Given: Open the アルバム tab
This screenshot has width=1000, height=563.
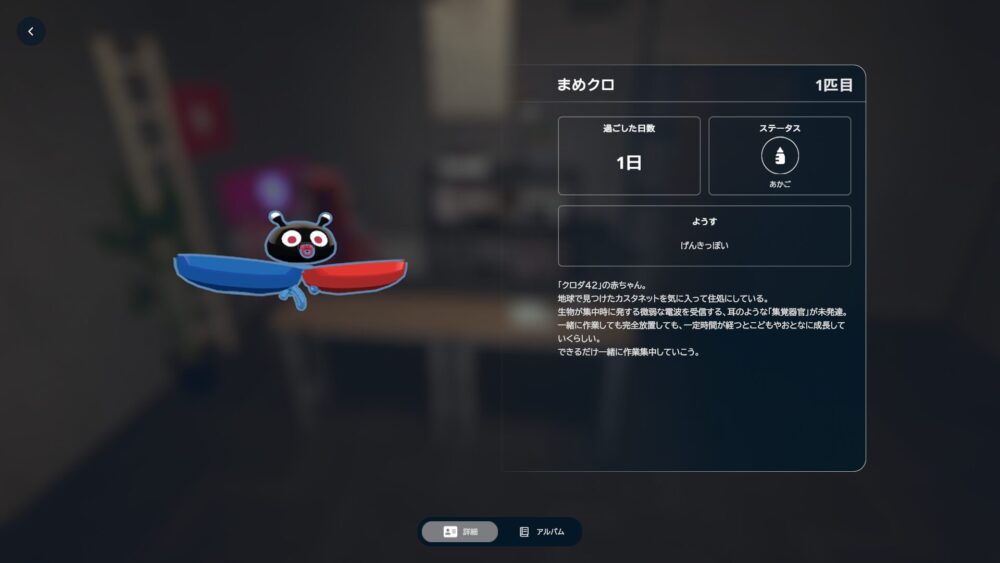Looking at the screenshot, I should [541, 532].
